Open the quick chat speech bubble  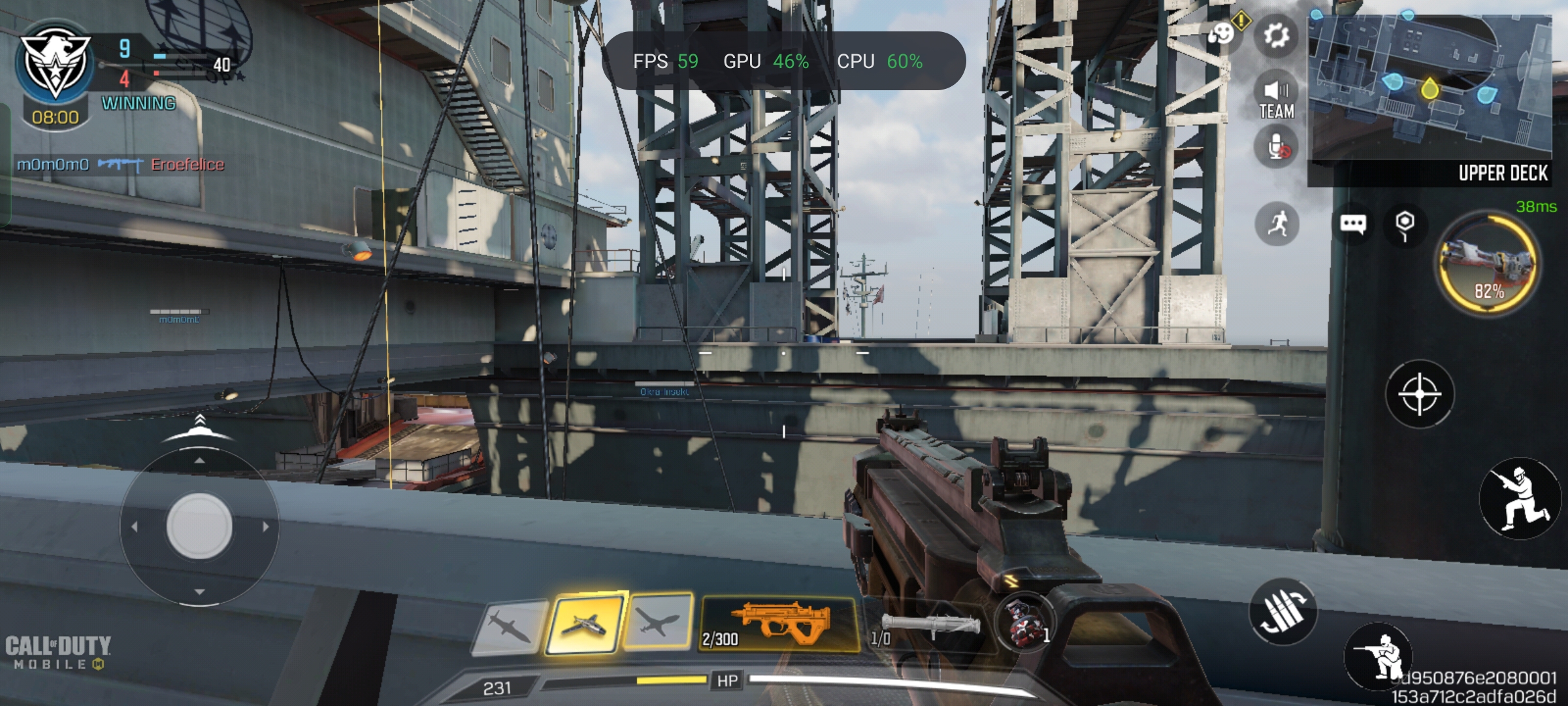(x=1352, y=224)
